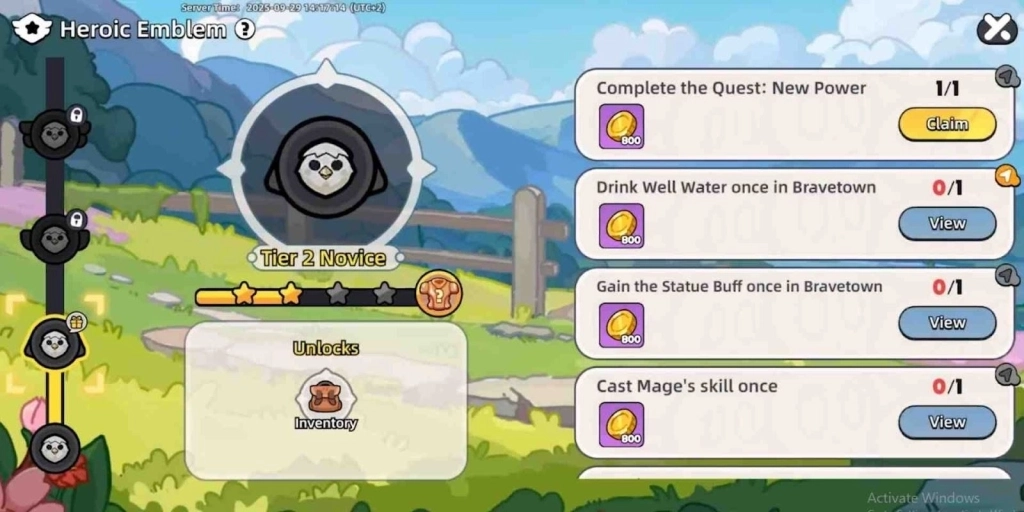Open the Heroic Emblem help question mark

(245, 29)
